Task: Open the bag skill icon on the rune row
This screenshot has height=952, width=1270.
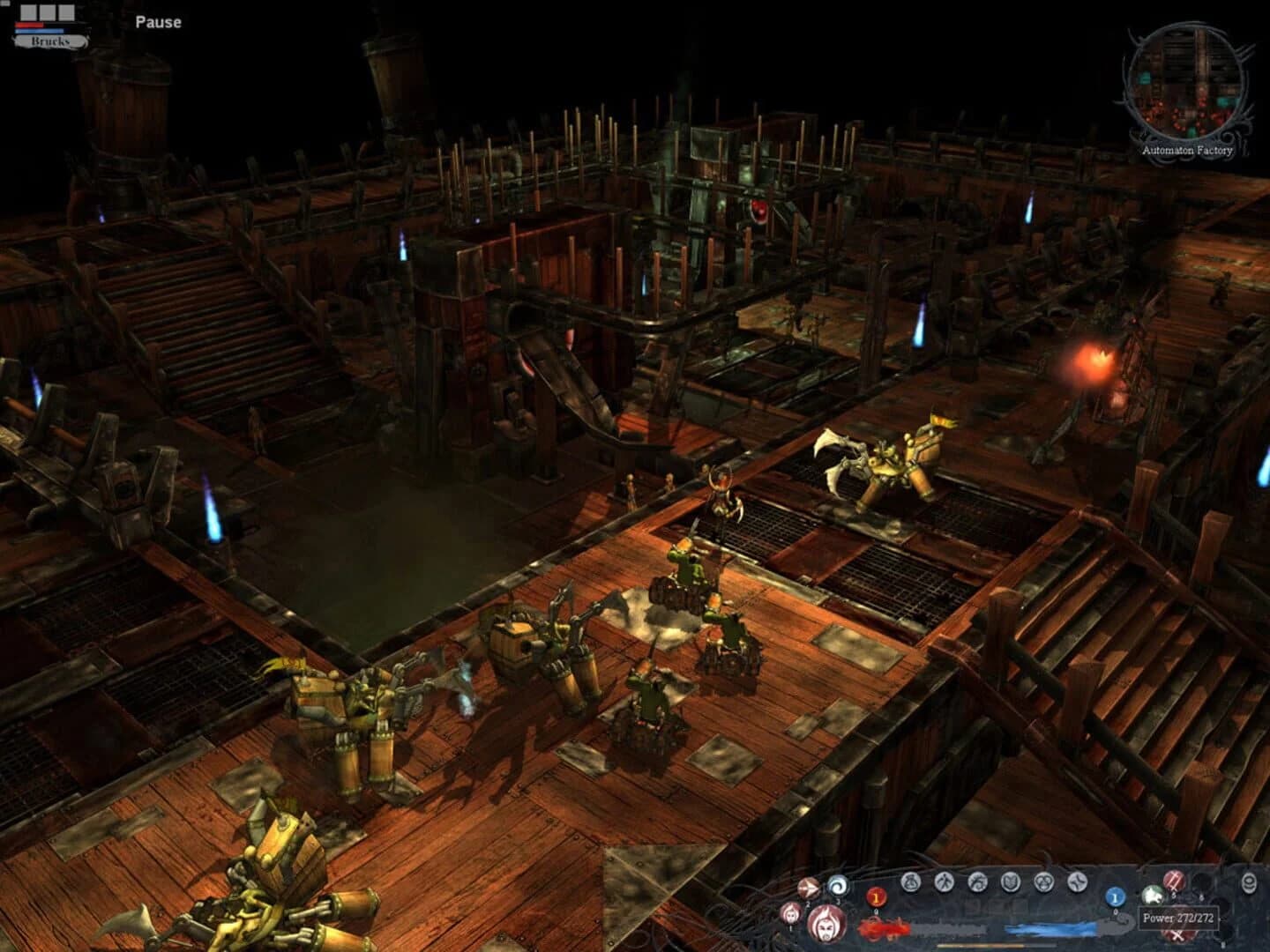Action: tap(912, 881)
